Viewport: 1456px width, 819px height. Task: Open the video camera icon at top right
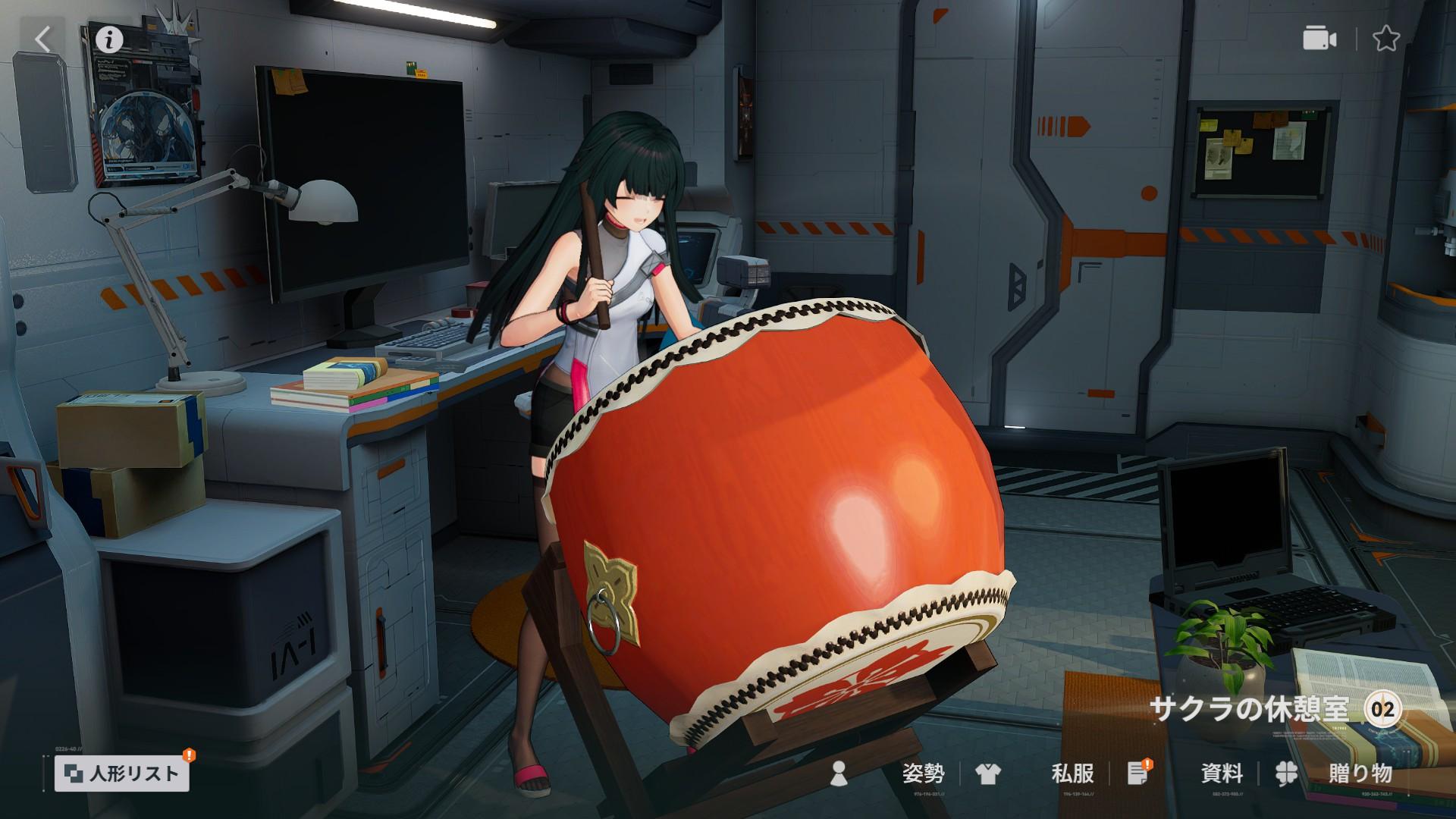pos(1321,38)
